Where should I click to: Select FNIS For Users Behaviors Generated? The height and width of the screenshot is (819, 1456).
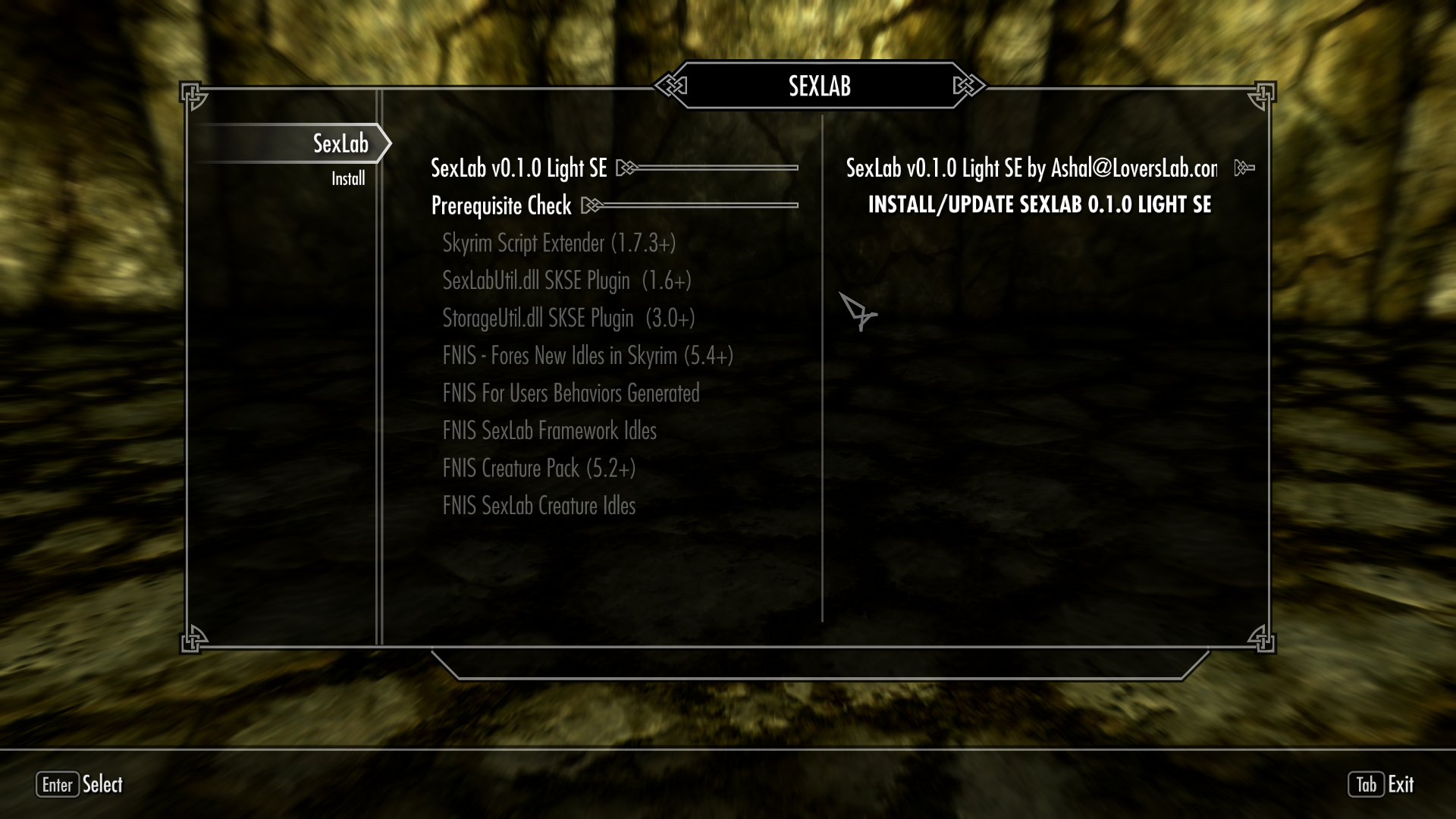[x=571, y=394]
